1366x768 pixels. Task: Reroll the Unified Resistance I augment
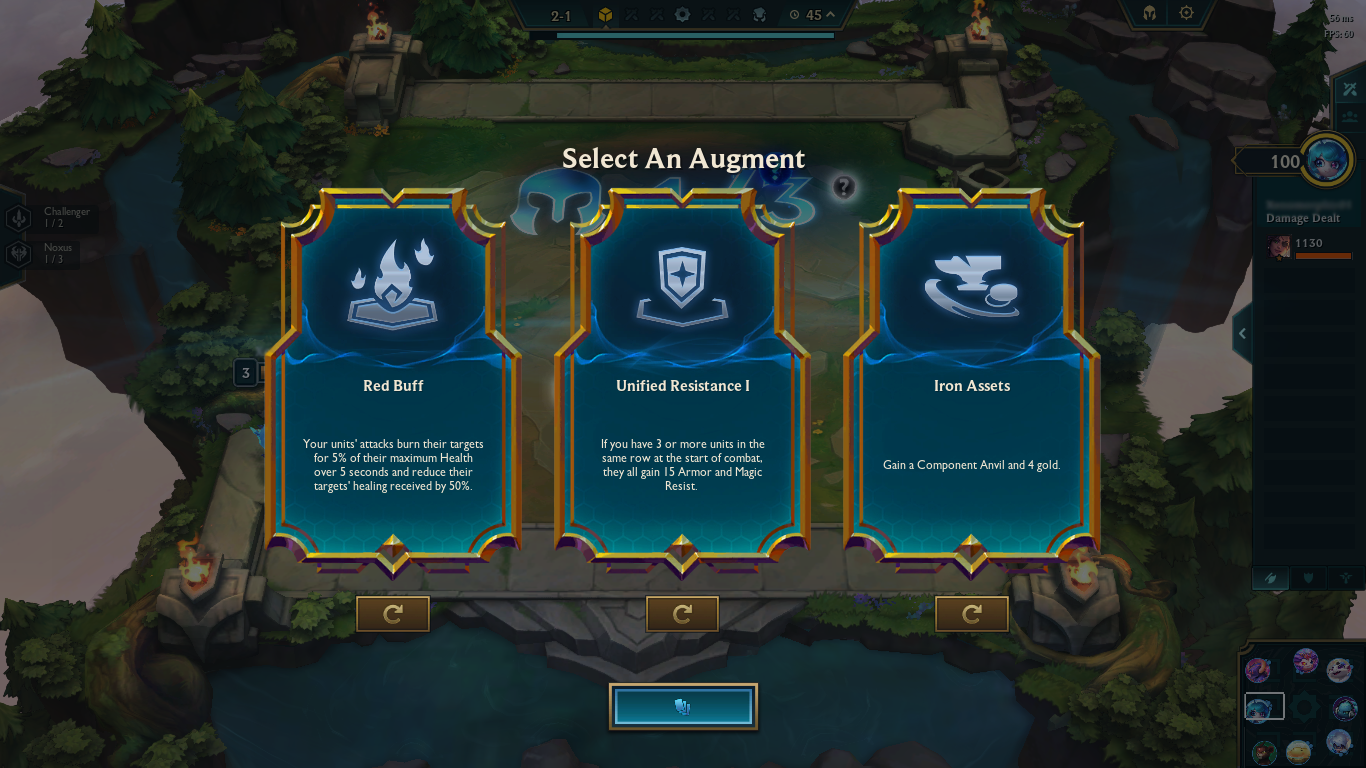pyautogui.click(x=682, y=614)
